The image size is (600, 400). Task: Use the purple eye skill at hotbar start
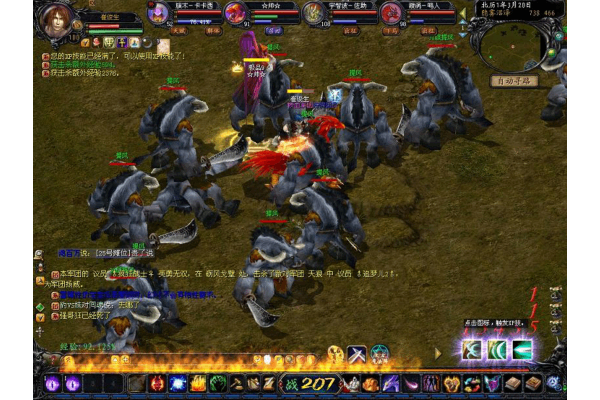tap(52, 383)
